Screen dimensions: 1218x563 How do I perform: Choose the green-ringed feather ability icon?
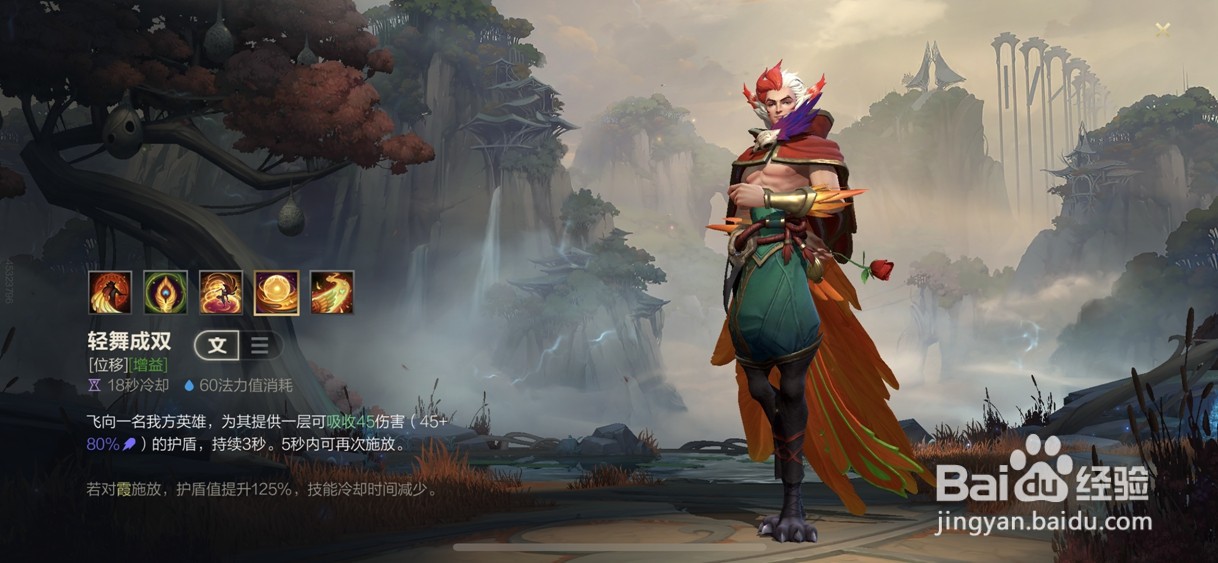(165, 293)
